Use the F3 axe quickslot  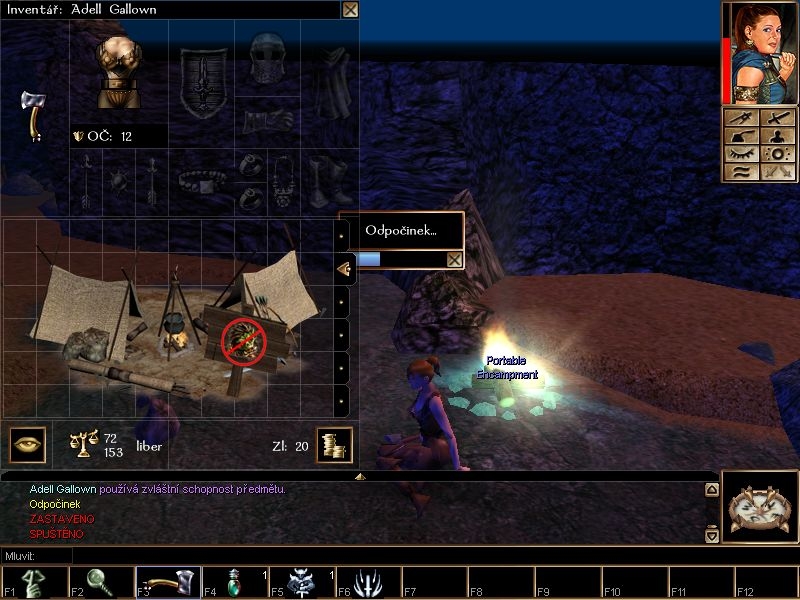tap(167, 583)
